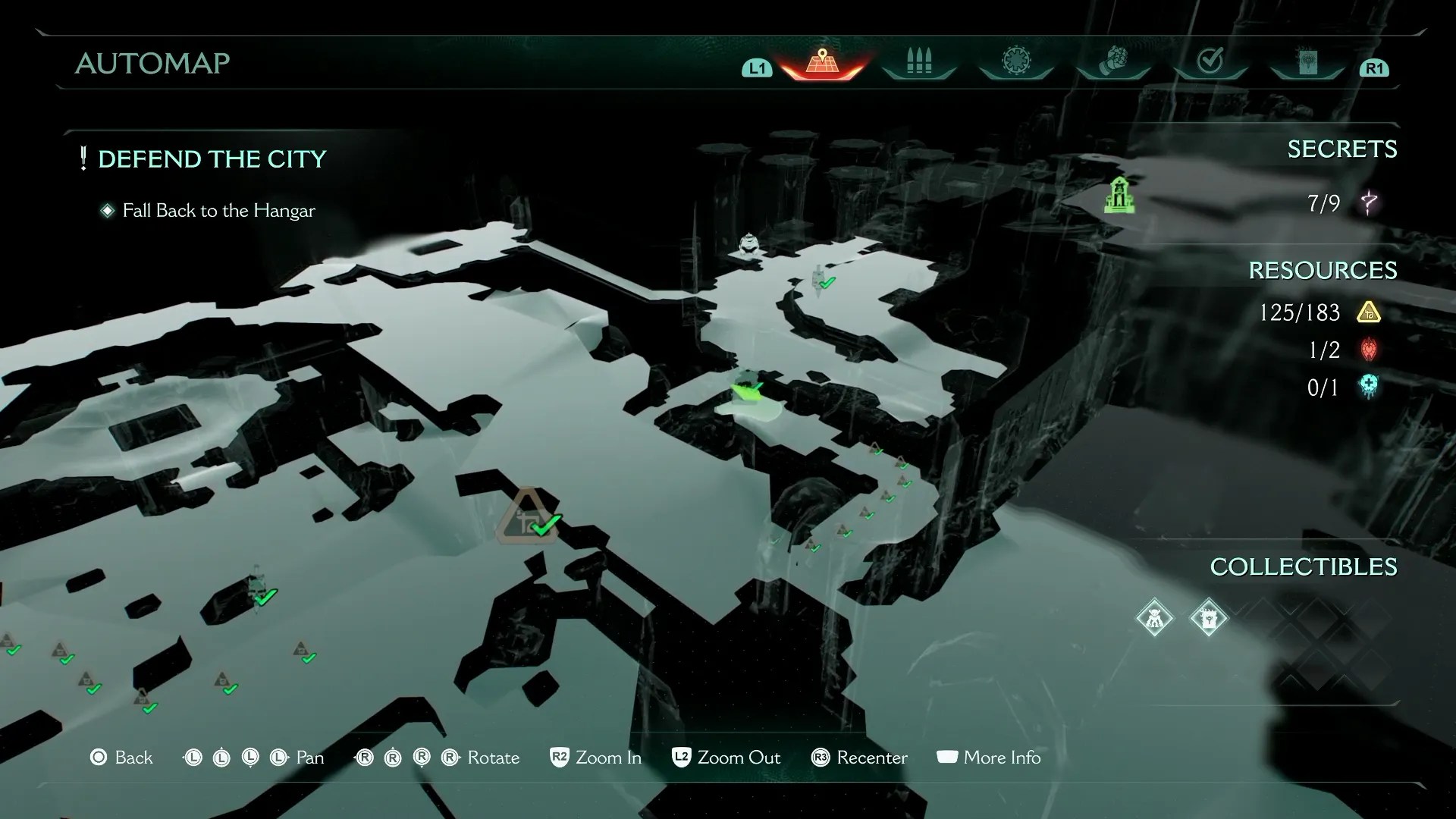Screen dimensions: 1456x819
Task: Click the pink secrets rune icon
Action: pos(1368,203)
